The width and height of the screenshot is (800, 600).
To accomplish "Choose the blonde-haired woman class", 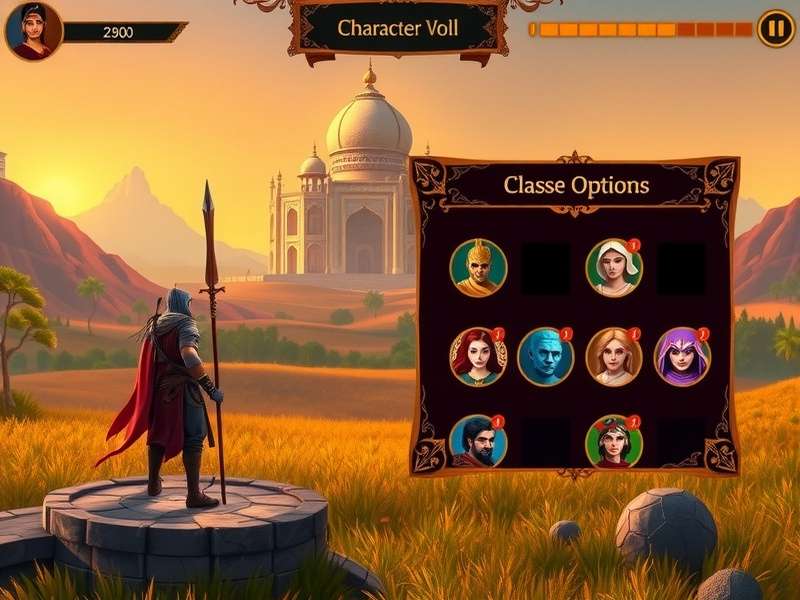I will [613, 357].
